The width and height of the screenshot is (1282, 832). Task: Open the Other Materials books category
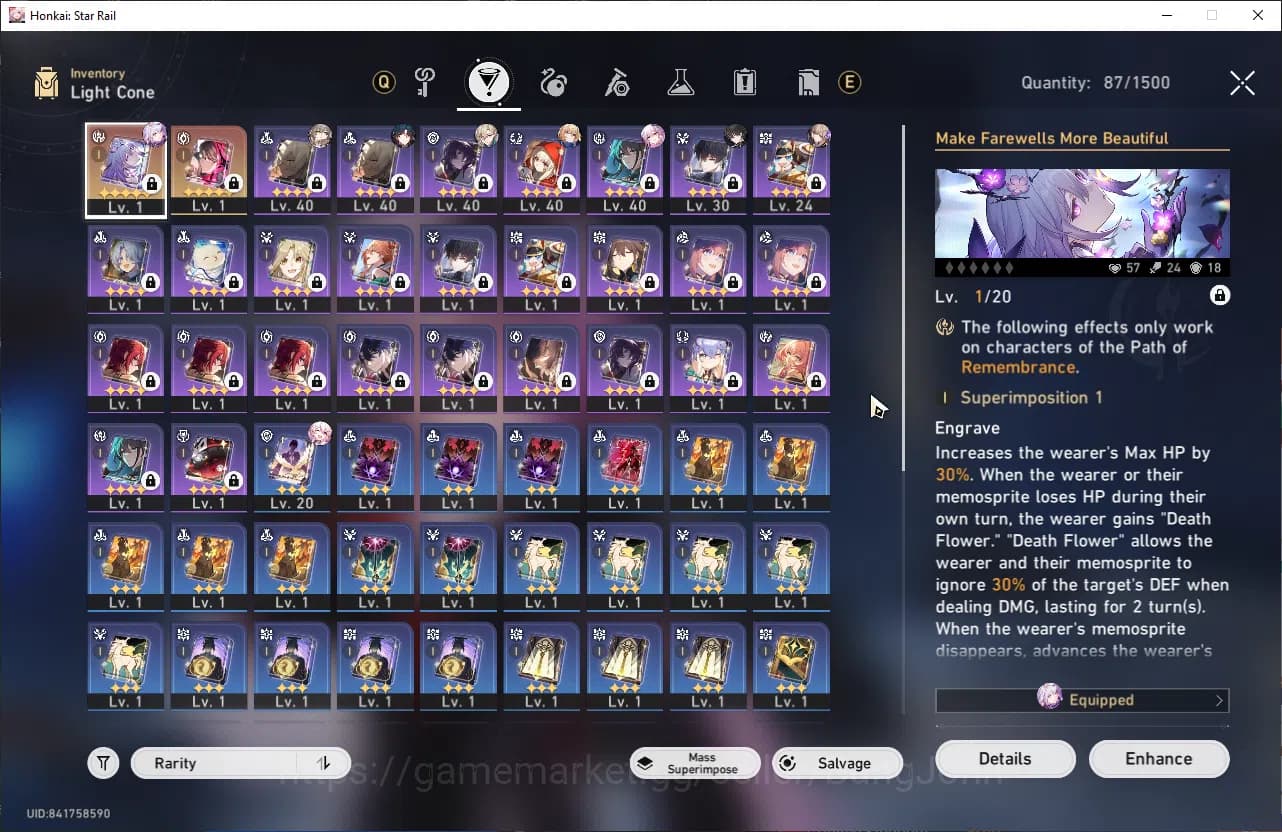tap(808, 83)
